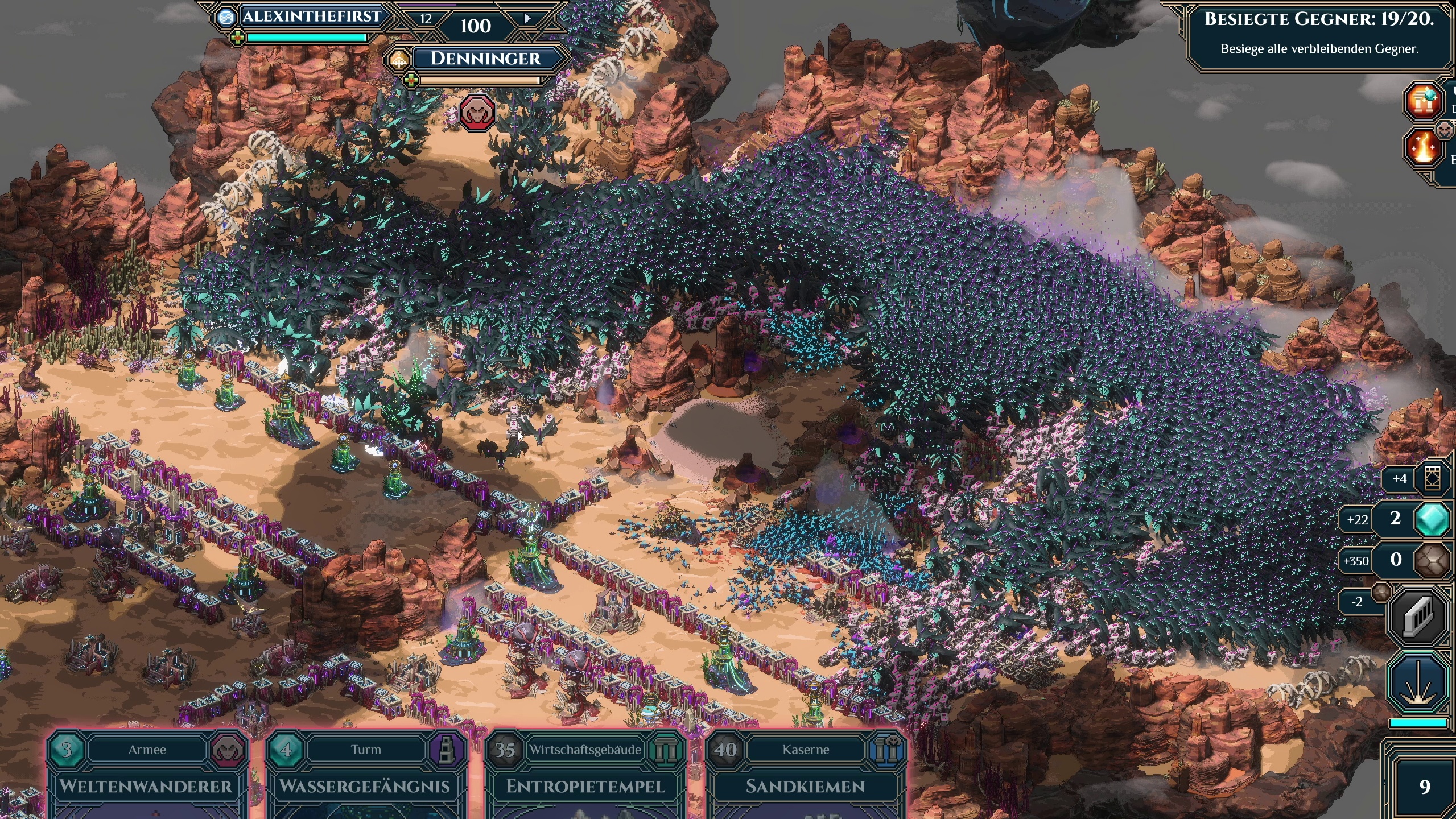
Task: Click the flame buff icon
Action: point(1424,147)
